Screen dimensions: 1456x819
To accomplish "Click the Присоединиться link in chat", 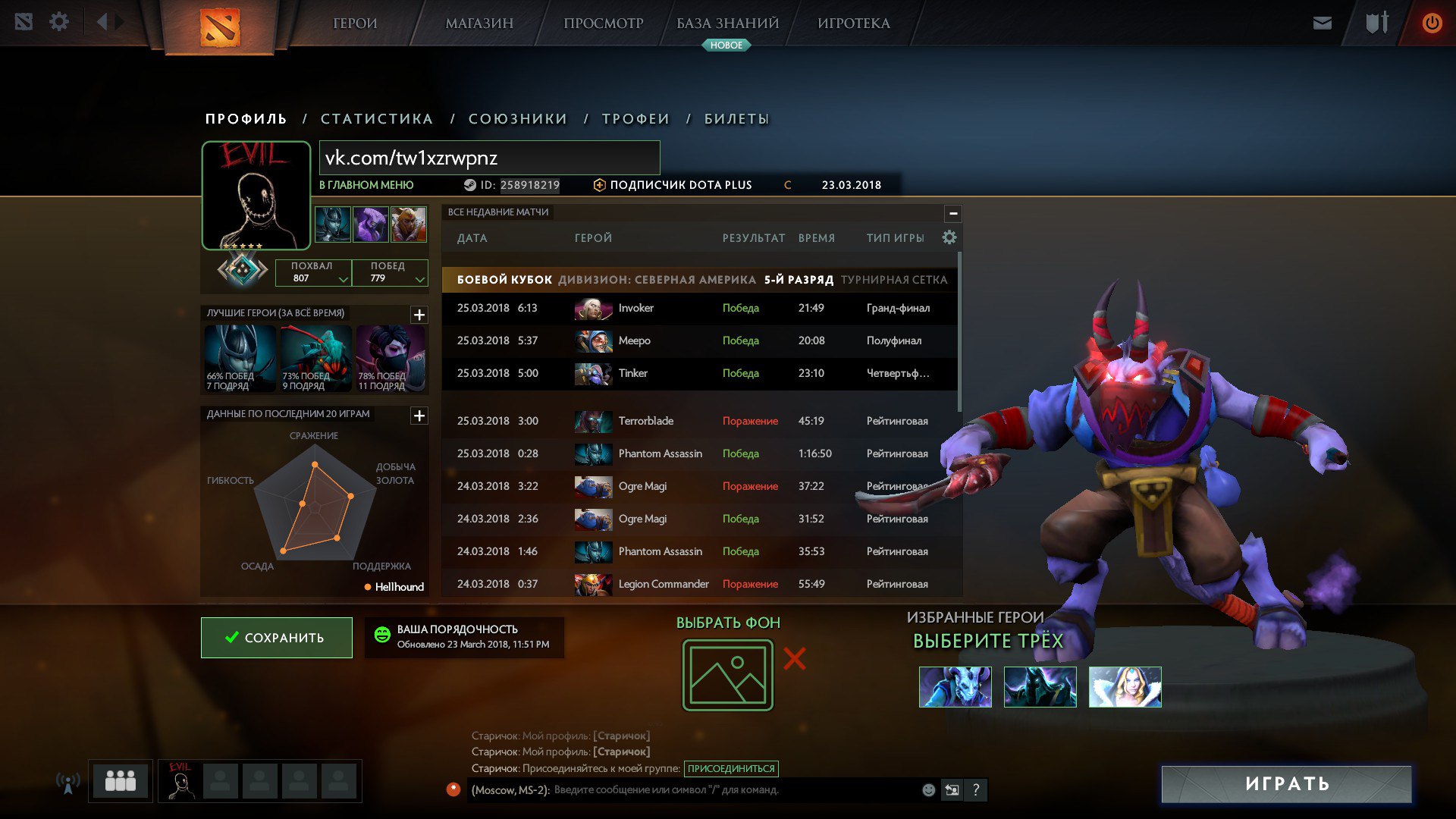I will tap(731, 768).
